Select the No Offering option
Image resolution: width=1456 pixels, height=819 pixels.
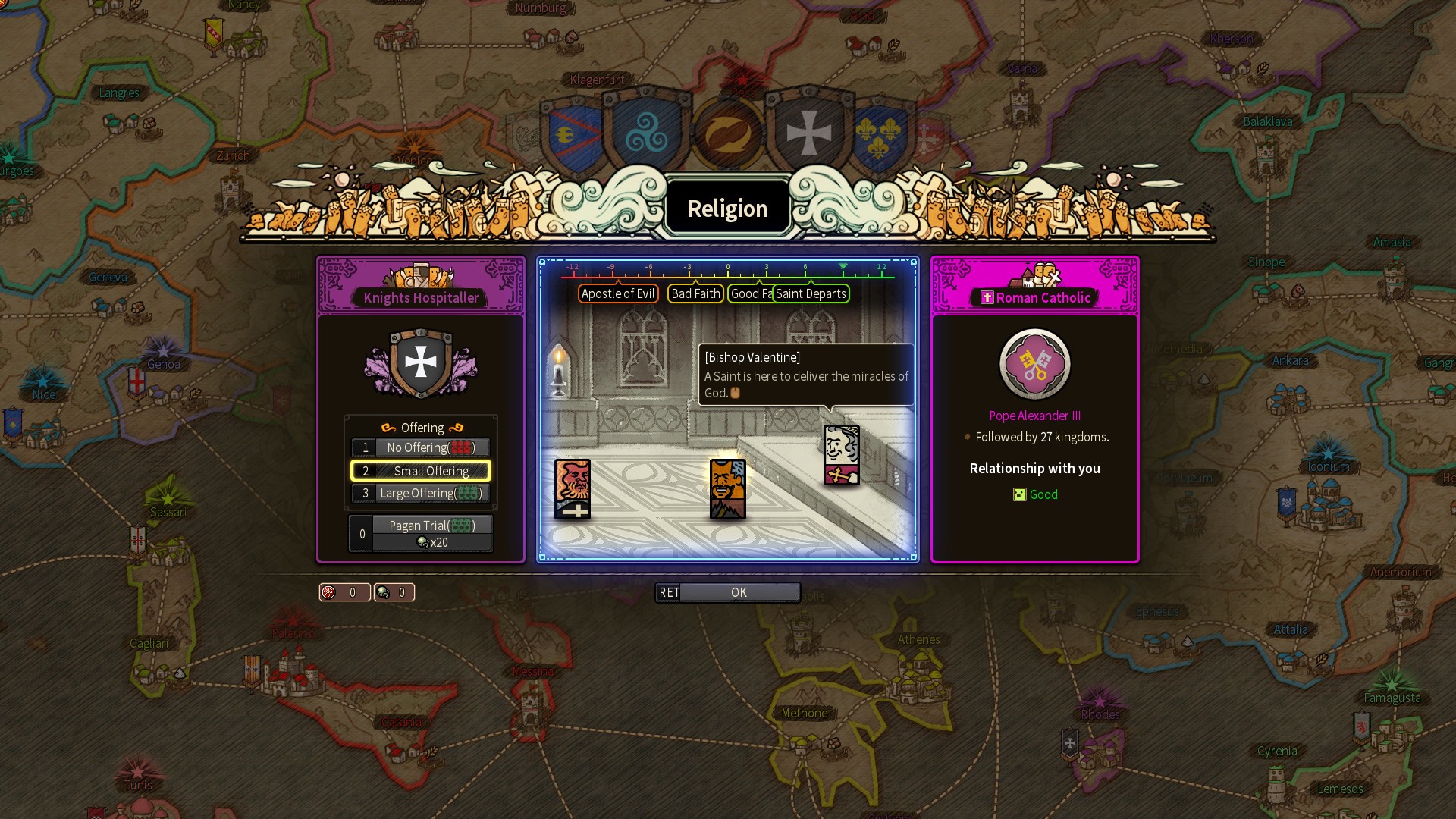[x=421, y=447]
